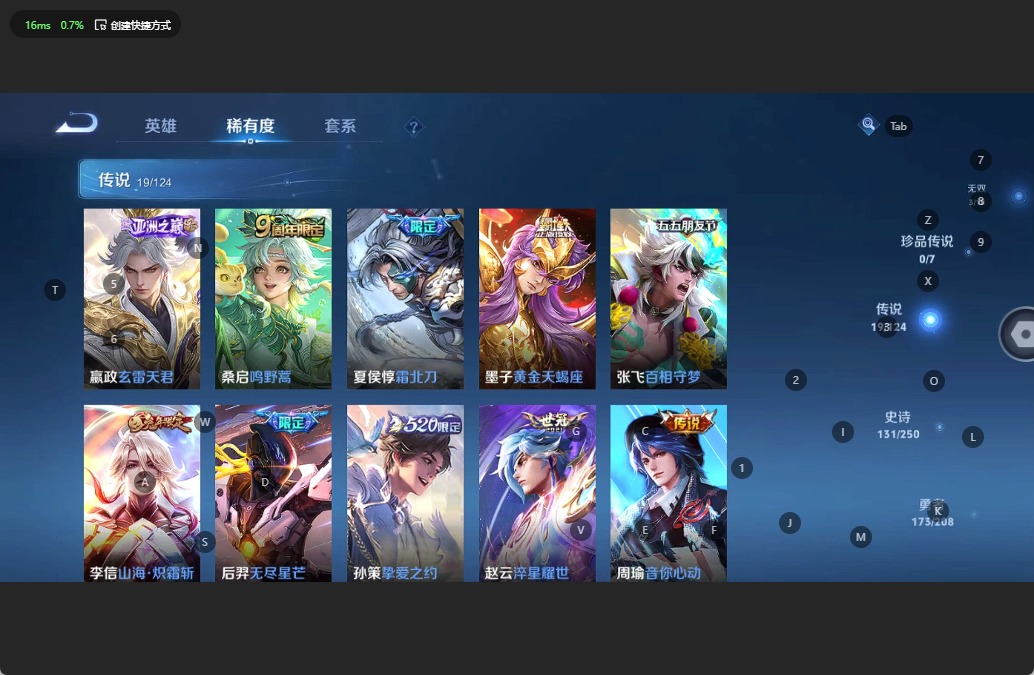Choose the 桑启 鸣野蒿 skin card
The width and height of the screenshot is (1034, 675).
coord(273,298)
